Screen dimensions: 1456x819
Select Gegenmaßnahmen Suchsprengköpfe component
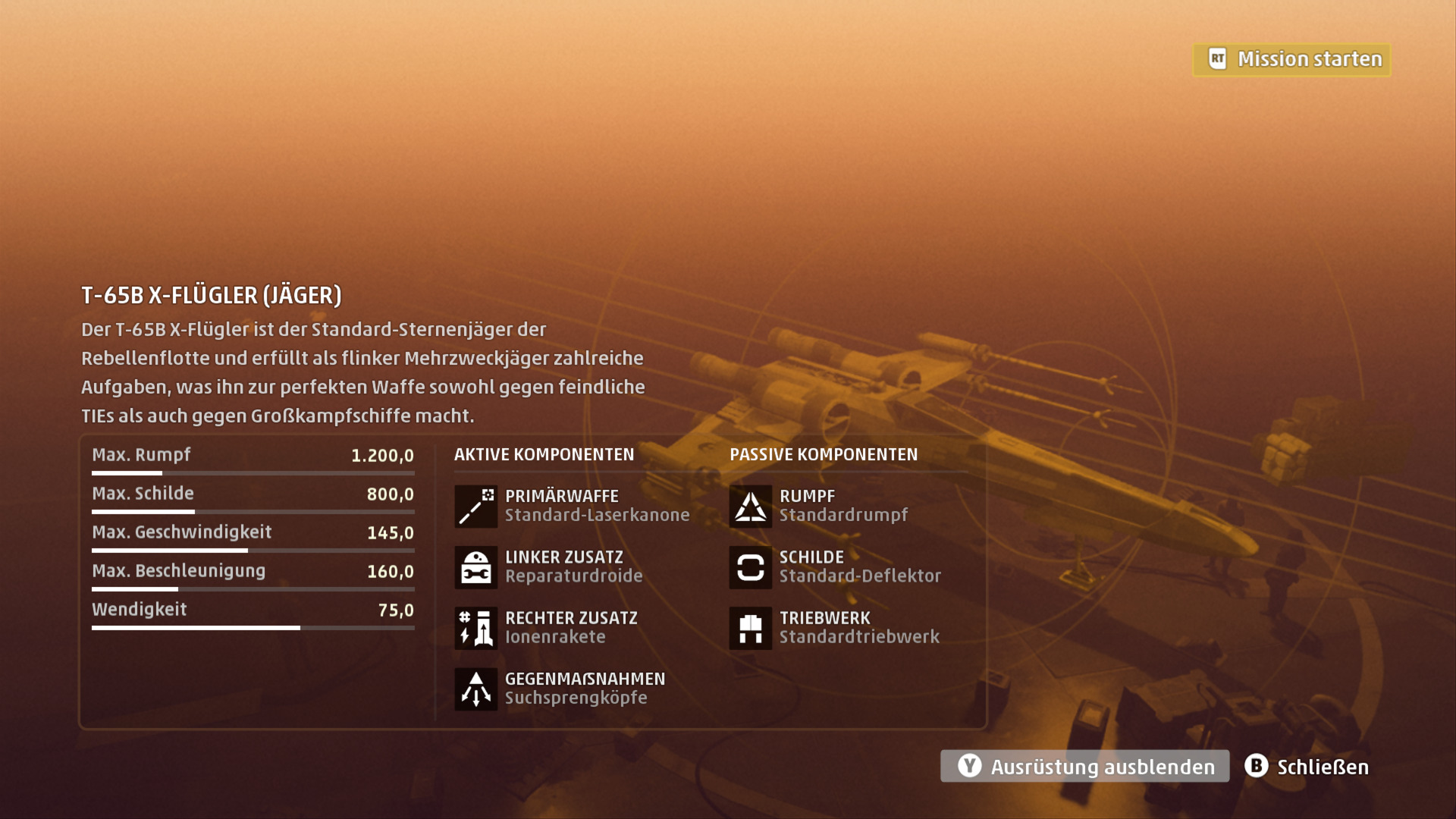[x=560, y=688]
